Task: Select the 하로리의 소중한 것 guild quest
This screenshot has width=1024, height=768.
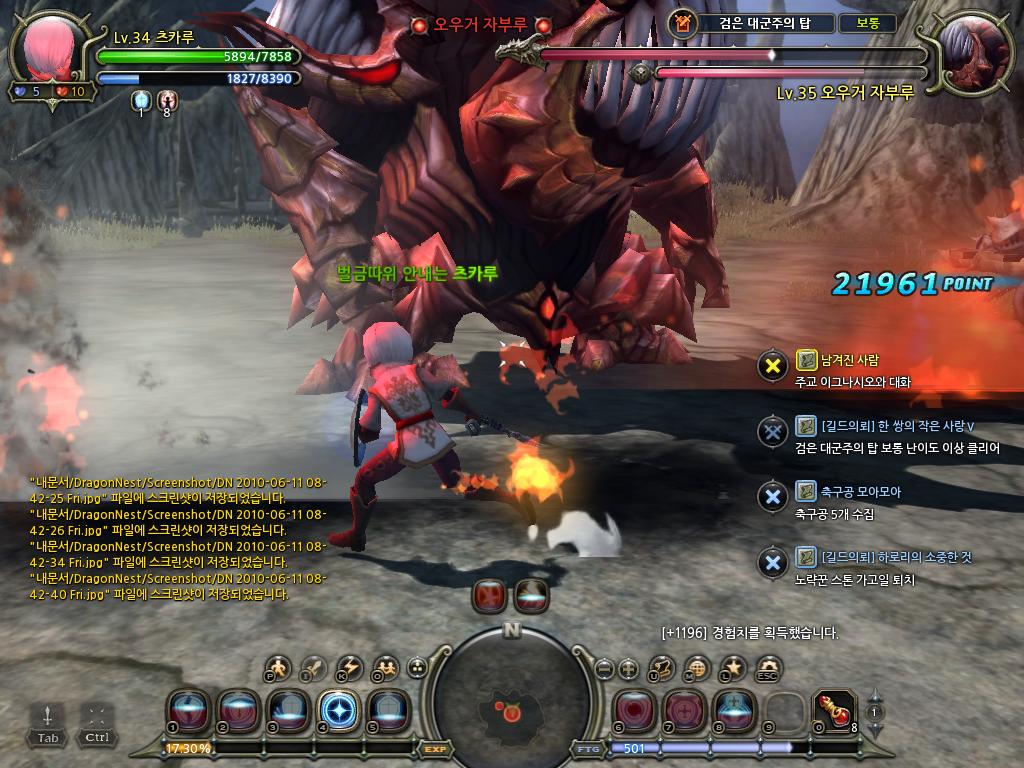Action: [883, 557]
